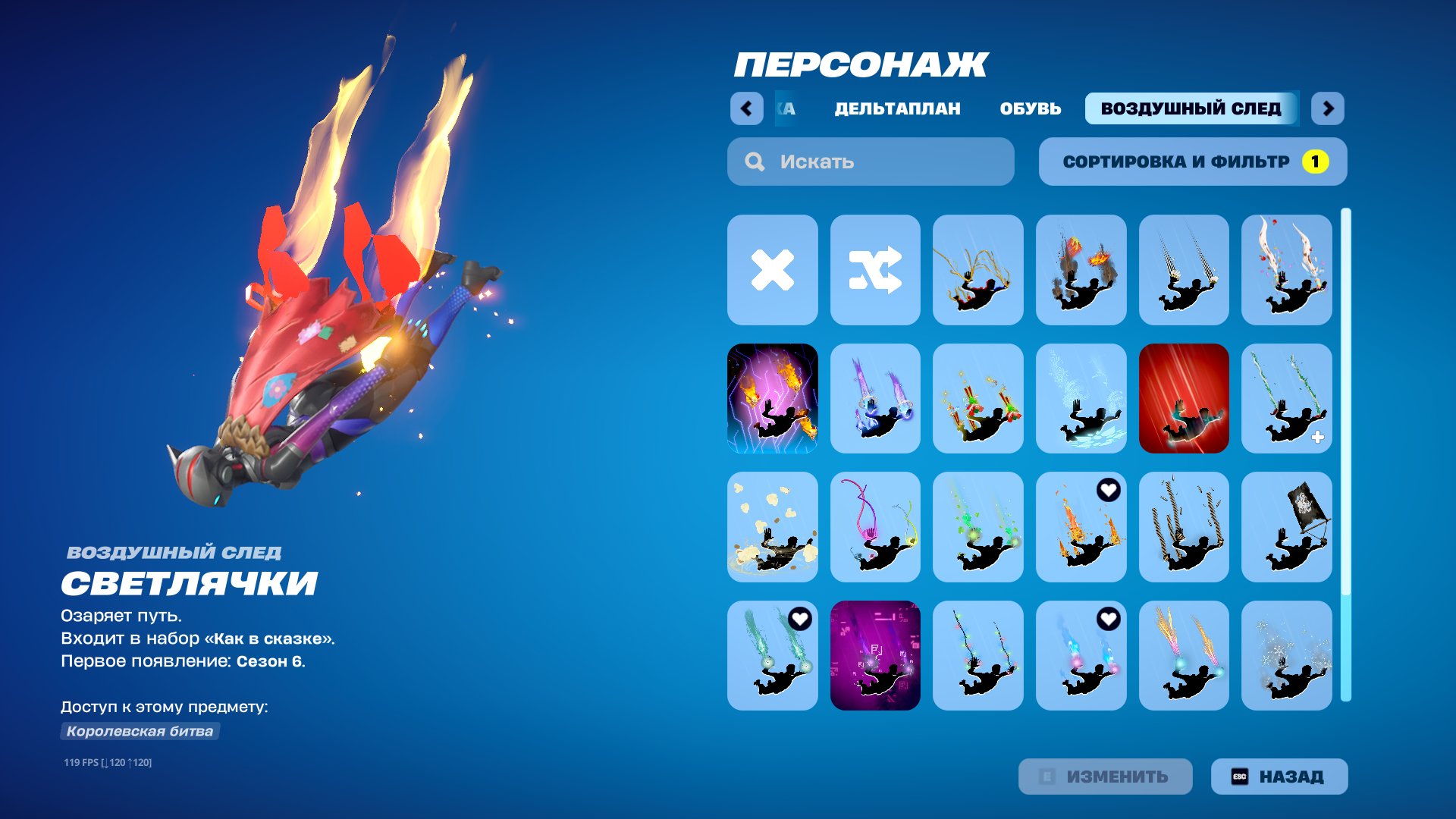This screenshot has width=1456, height=819.
Task: Open the previous category with the left arrow
Action: click(x=748, y=108)
